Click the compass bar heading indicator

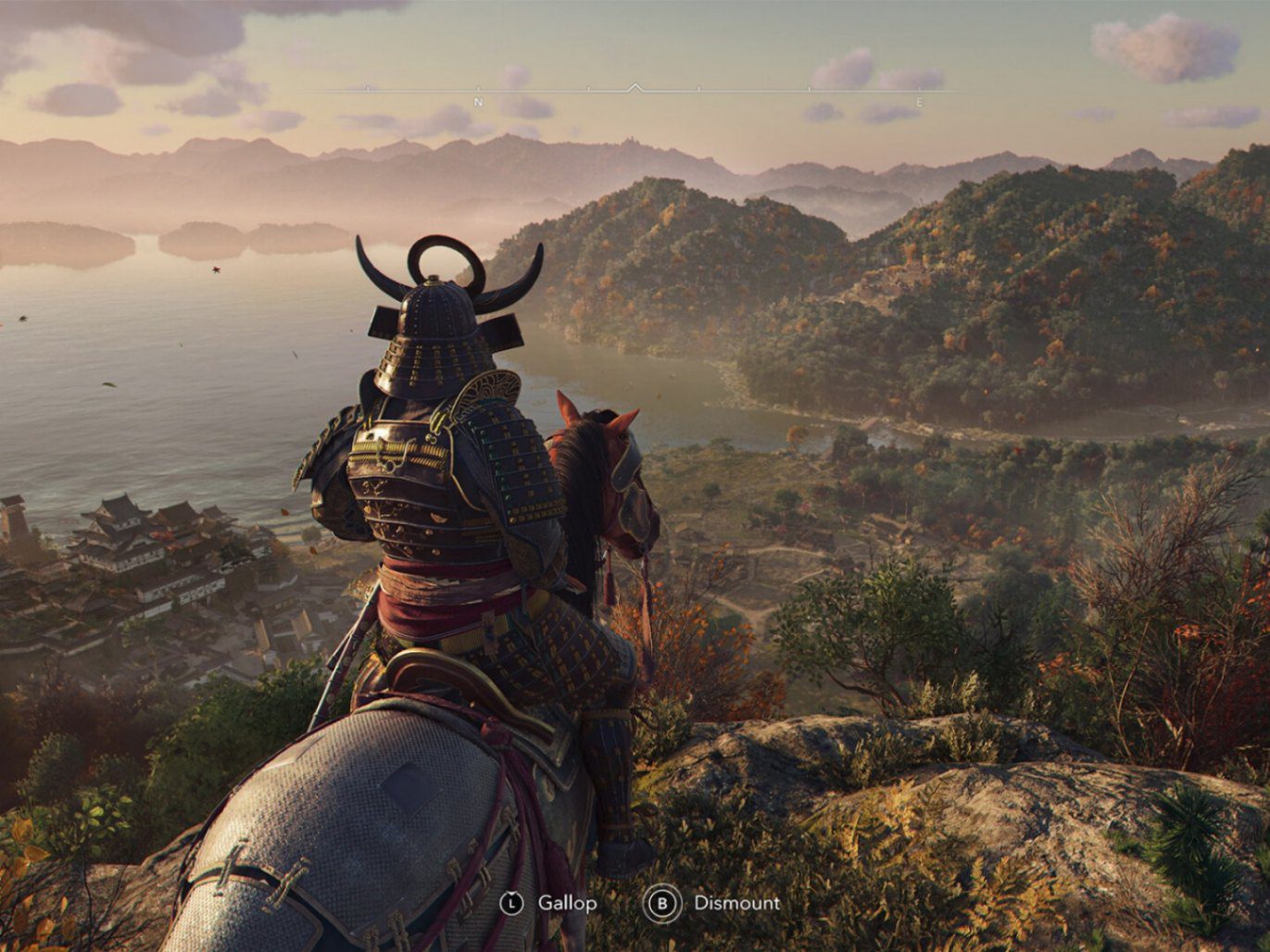pyautogui.click(x=635, y=89)
